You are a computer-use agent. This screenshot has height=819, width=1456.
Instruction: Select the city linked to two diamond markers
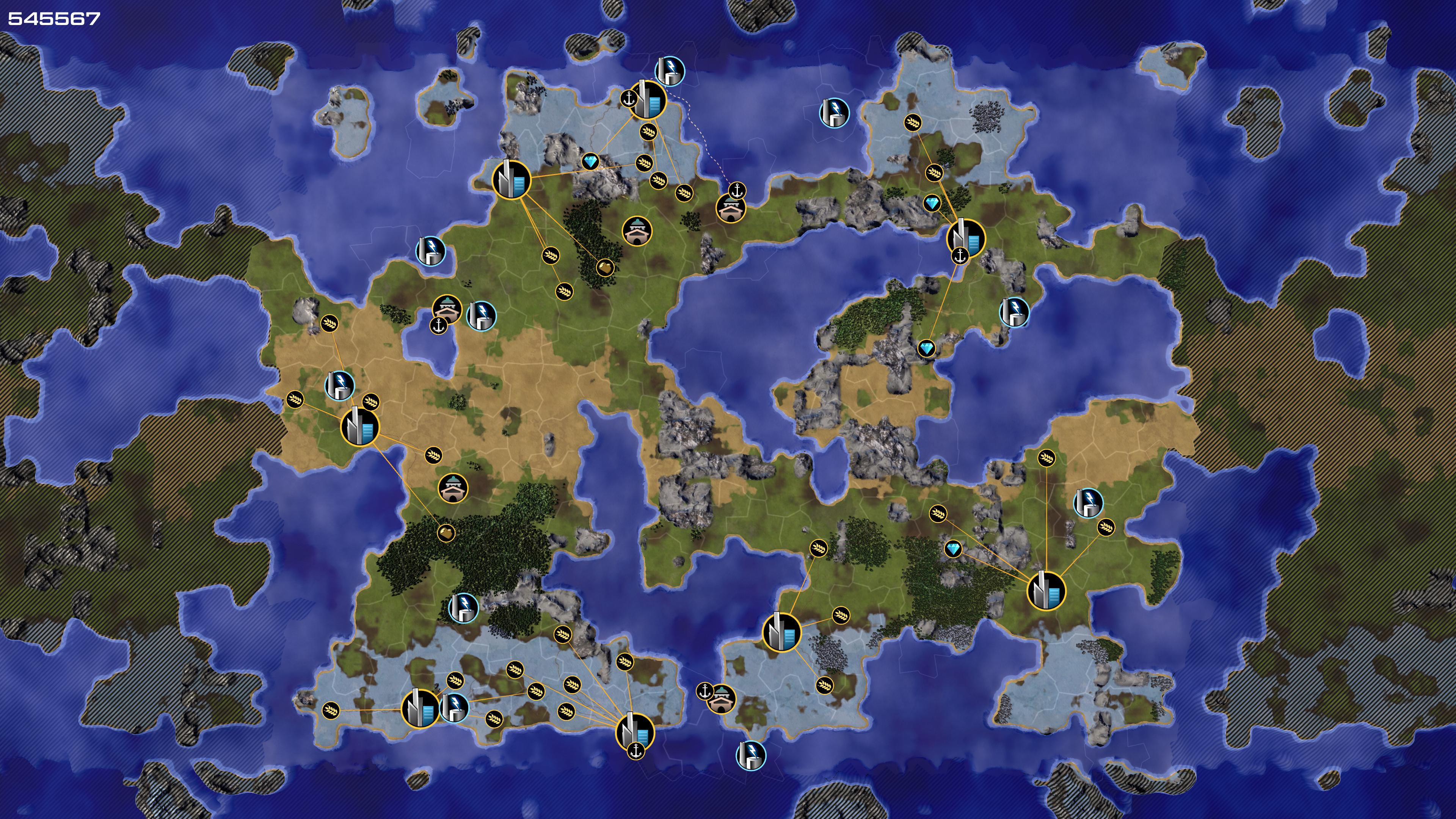coord(965,238)
